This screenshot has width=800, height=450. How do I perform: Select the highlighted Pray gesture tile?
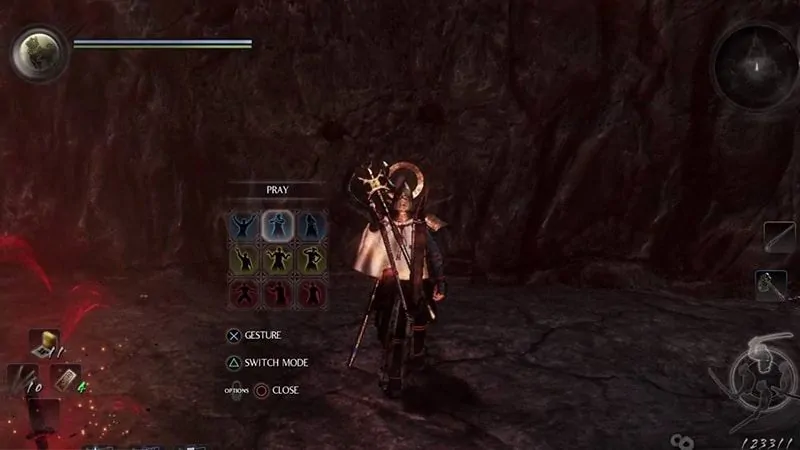(x=277, y=225)
